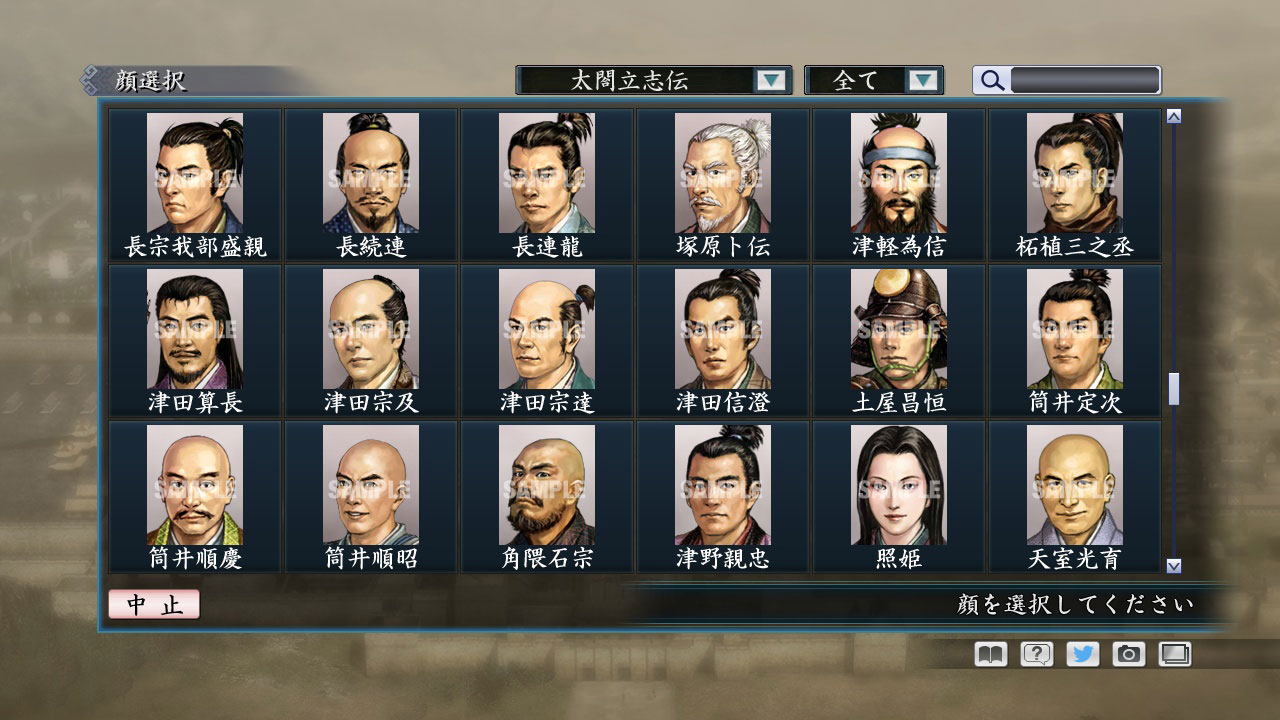Click the window display mode icon
1280x720 pixels.
pos(1172,654)
